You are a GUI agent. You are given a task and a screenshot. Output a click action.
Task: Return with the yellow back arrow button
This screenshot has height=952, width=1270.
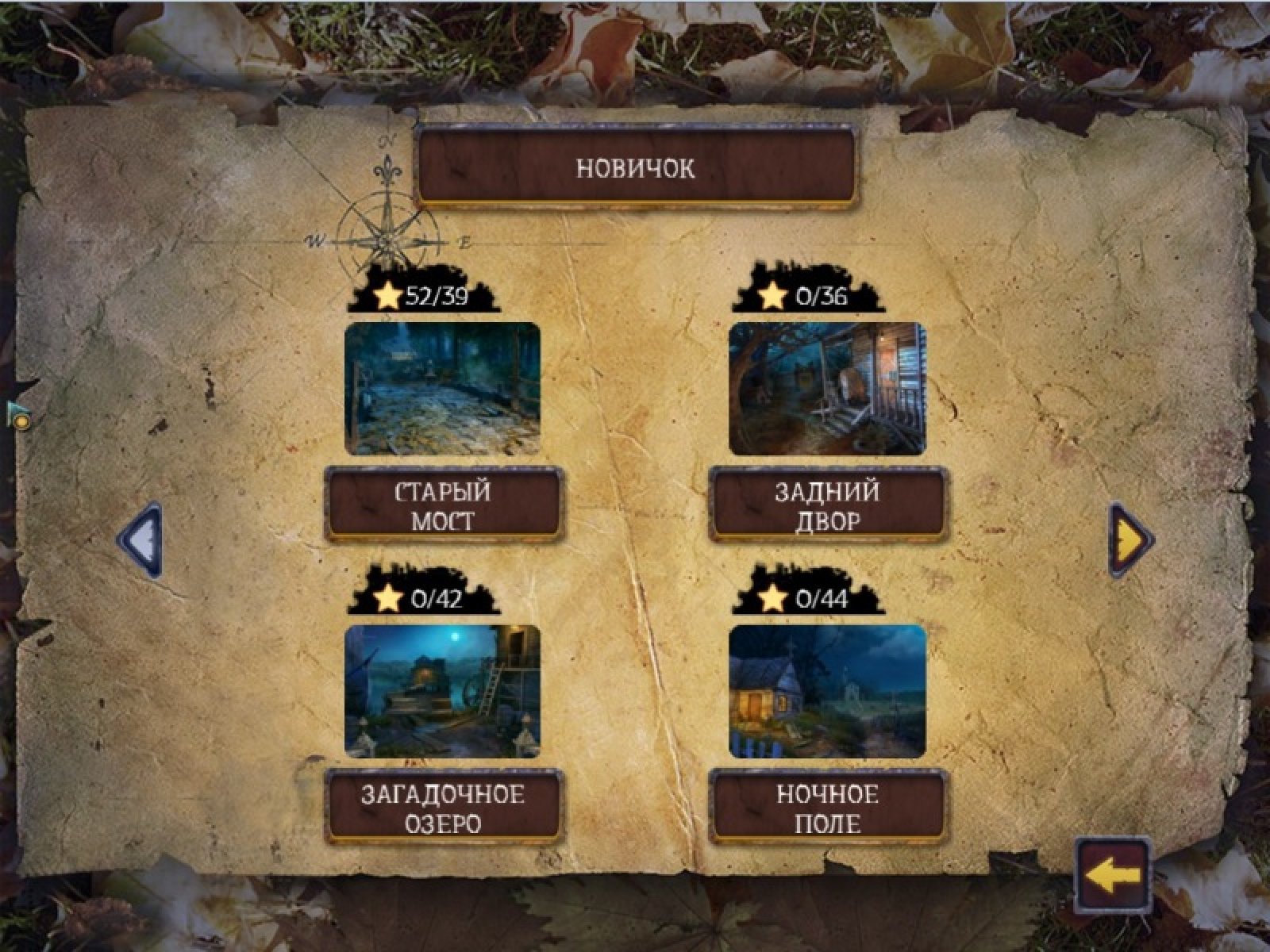tap(1113, 875)
